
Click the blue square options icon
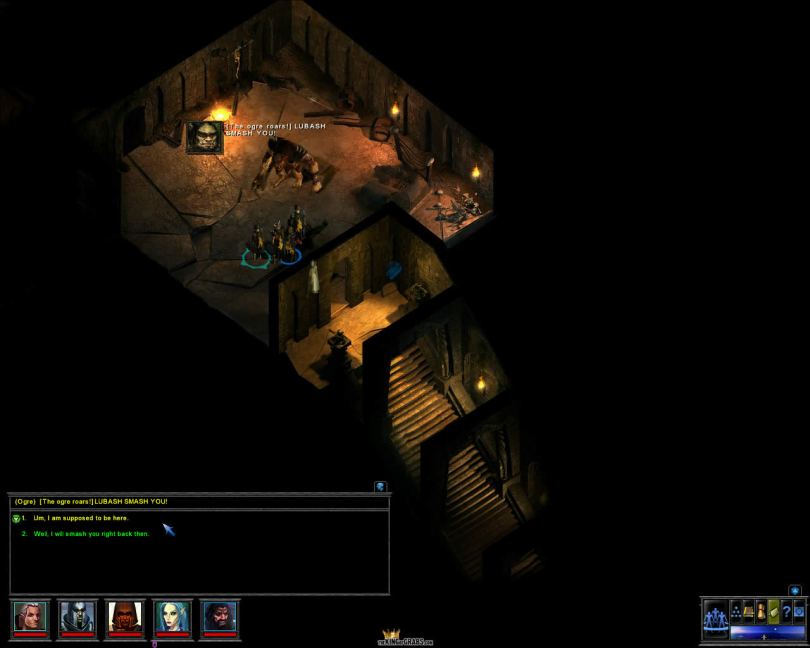pos(799,610)
